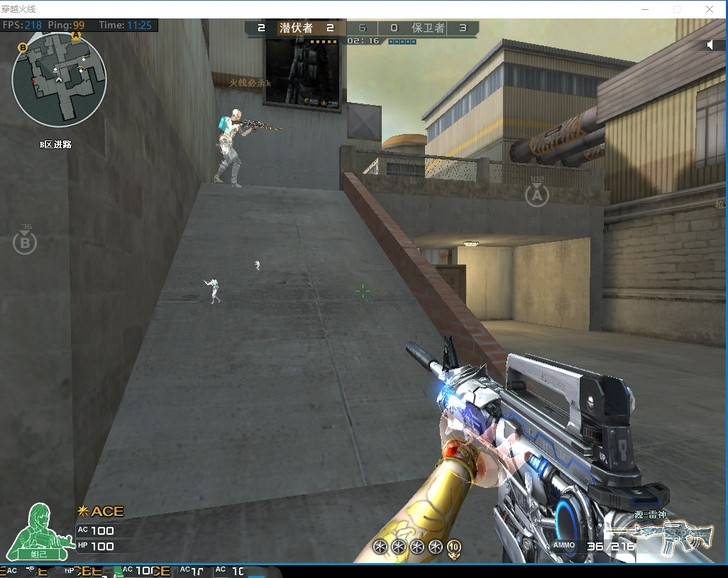Minimize the game window
This screenshot has width=728, height=578.
coord(645,9)
